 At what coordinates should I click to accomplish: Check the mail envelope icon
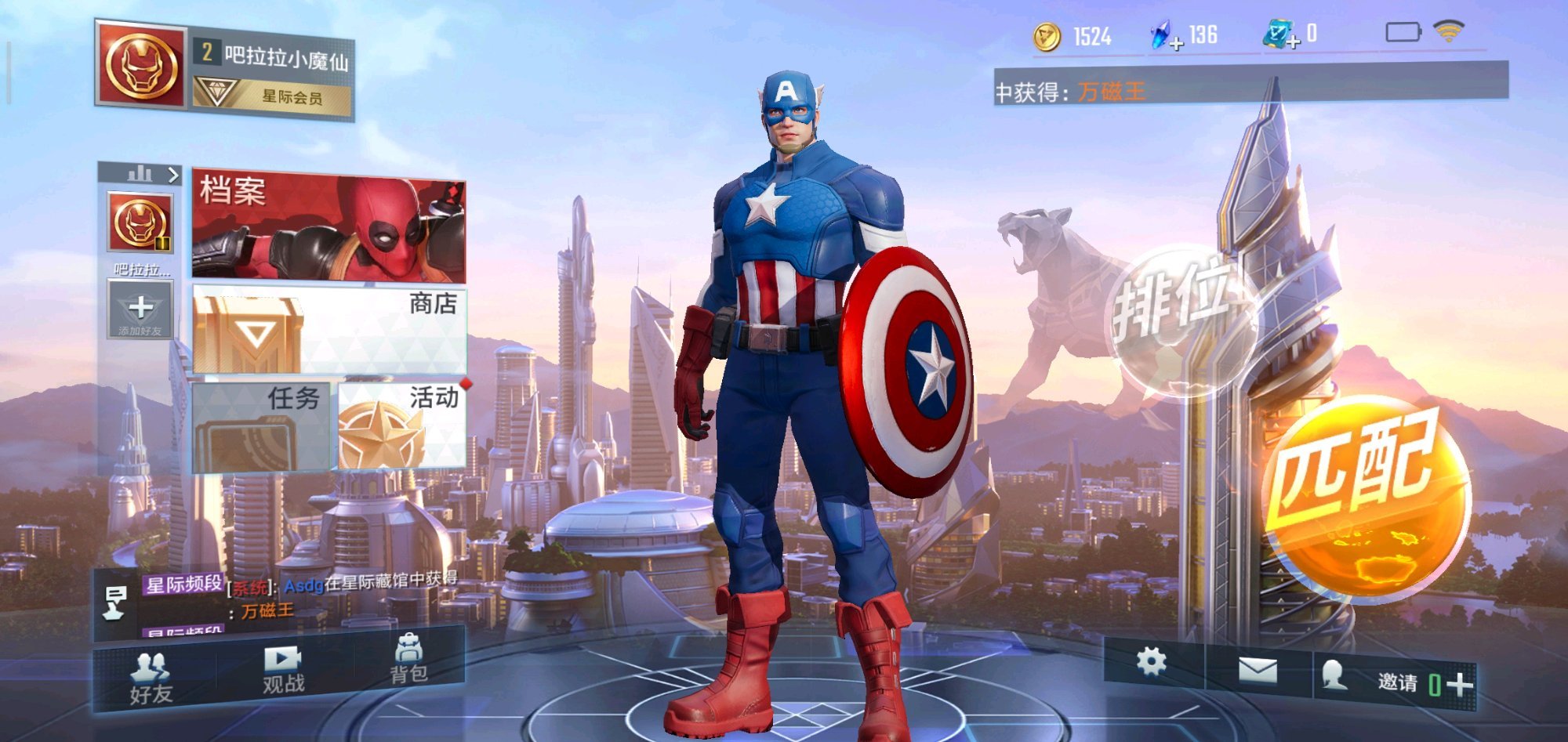(x=1257, y=671)
